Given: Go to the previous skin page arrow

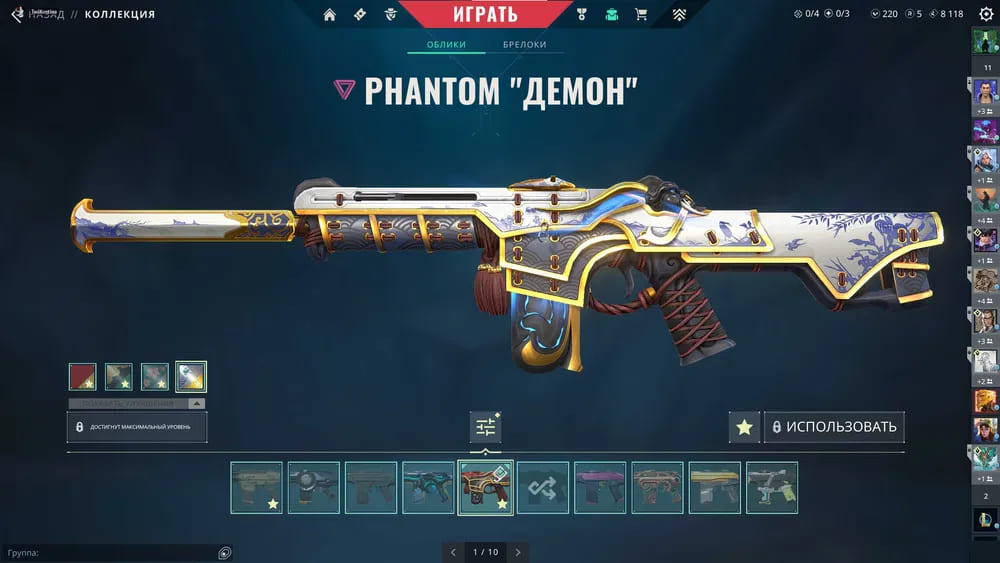Looking at the screenshot, I should (453, 552).
